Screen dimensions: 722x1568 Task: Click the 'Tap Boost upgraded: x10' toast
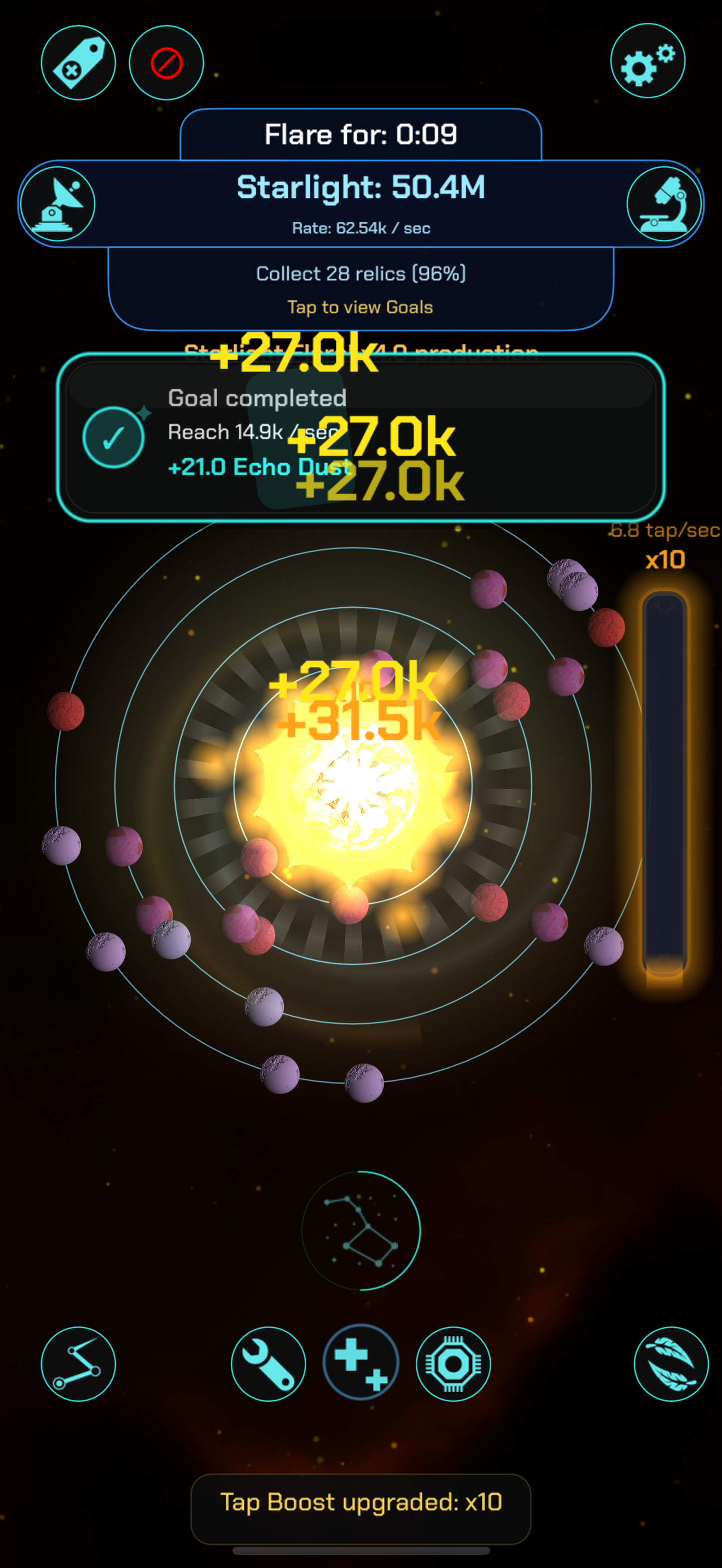360,1502
